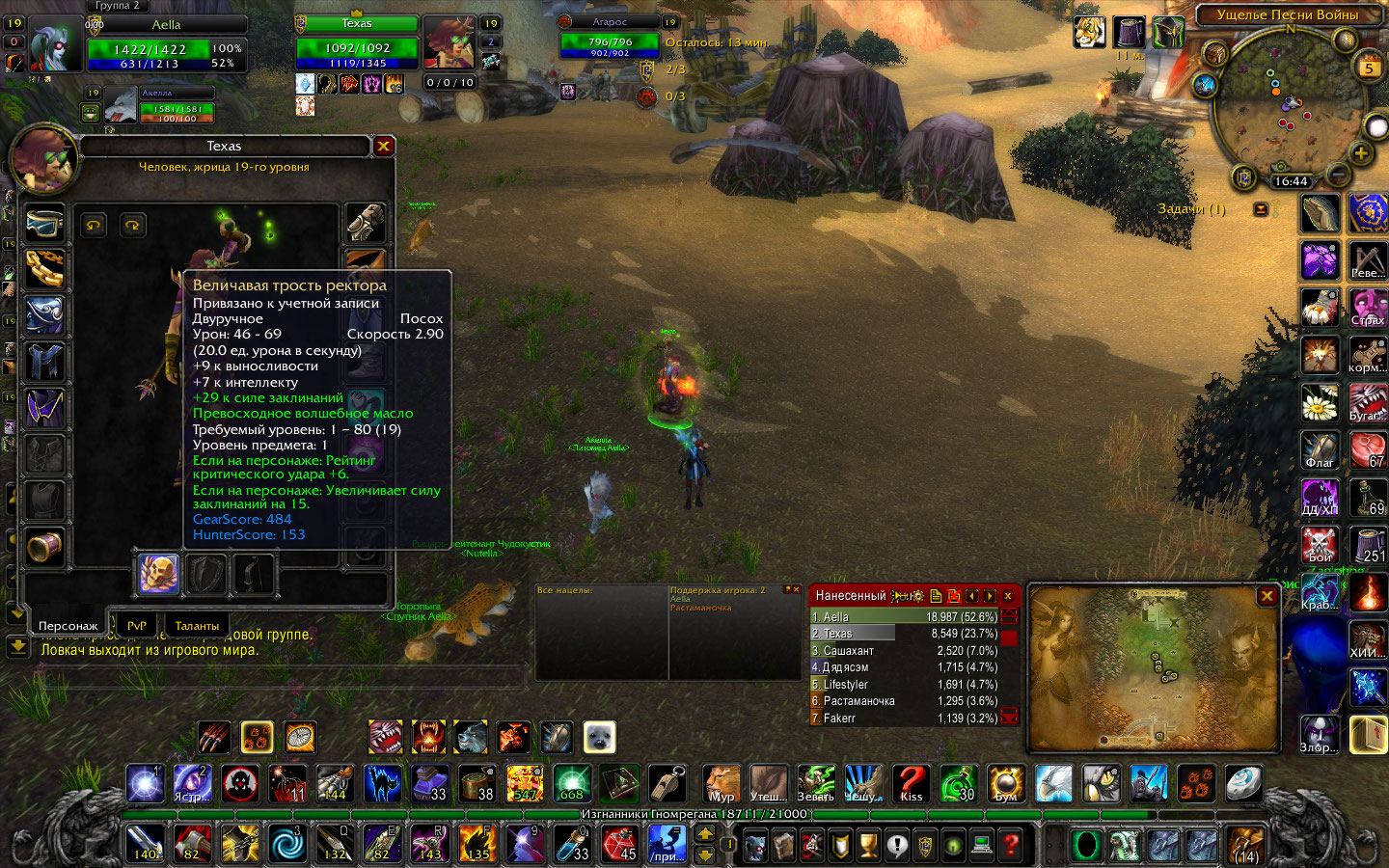Open the gold trophy achievements micro button
This screenshot has width=1389, height=868.
[x=869, y=846]
